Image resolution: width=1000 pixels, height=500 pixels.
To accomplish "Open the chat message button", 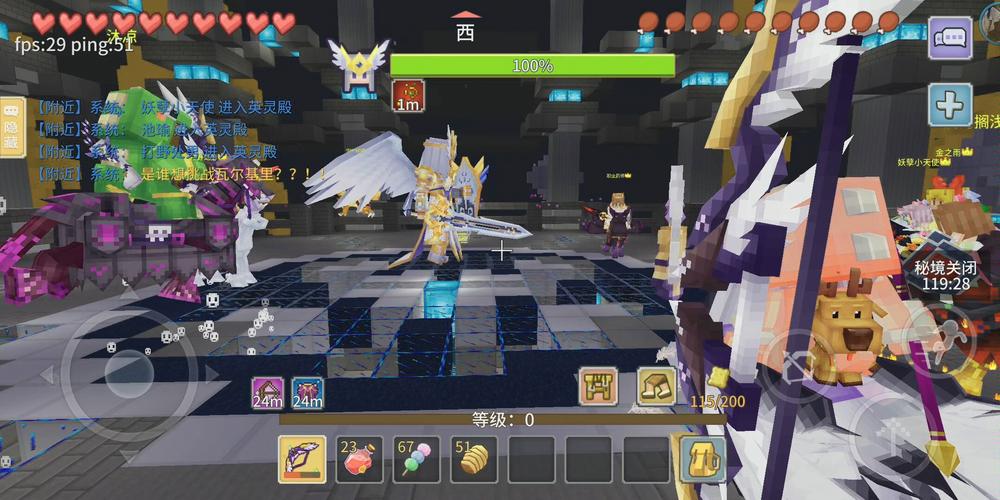I will [x=949, y=39].
